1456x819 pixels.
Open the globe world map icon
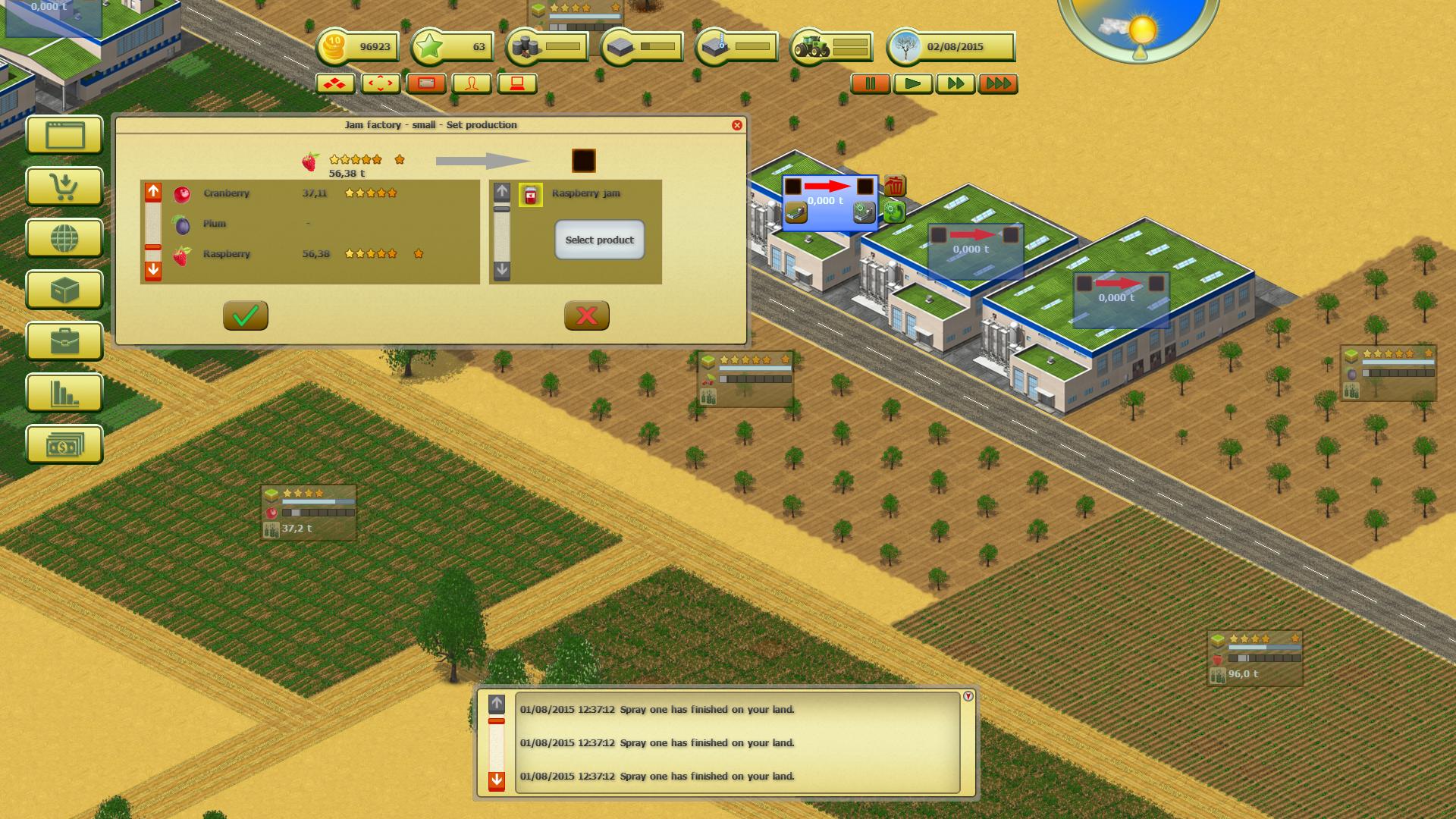point(64,239)
